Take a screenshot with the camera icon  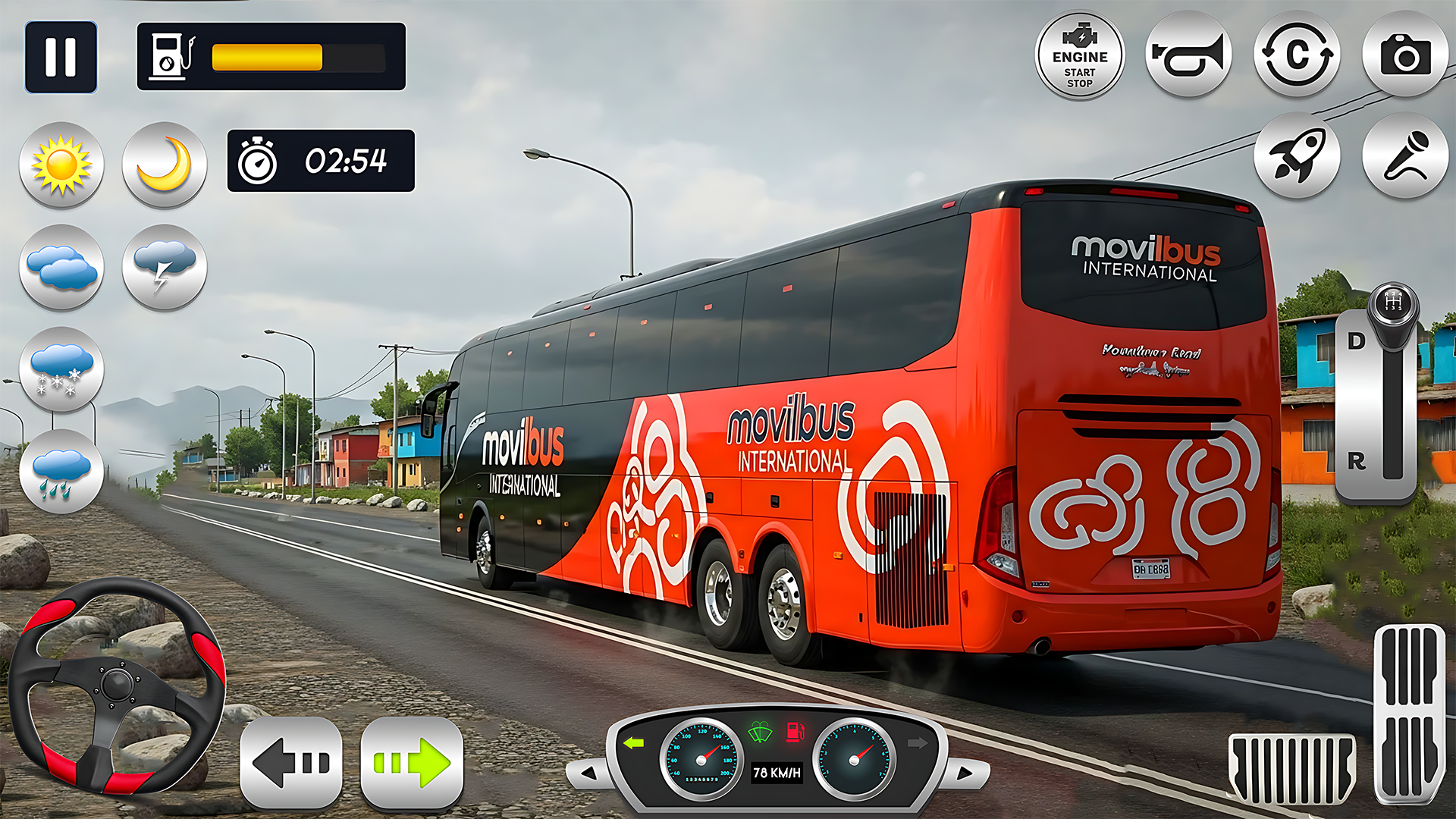pos(1405,55)
